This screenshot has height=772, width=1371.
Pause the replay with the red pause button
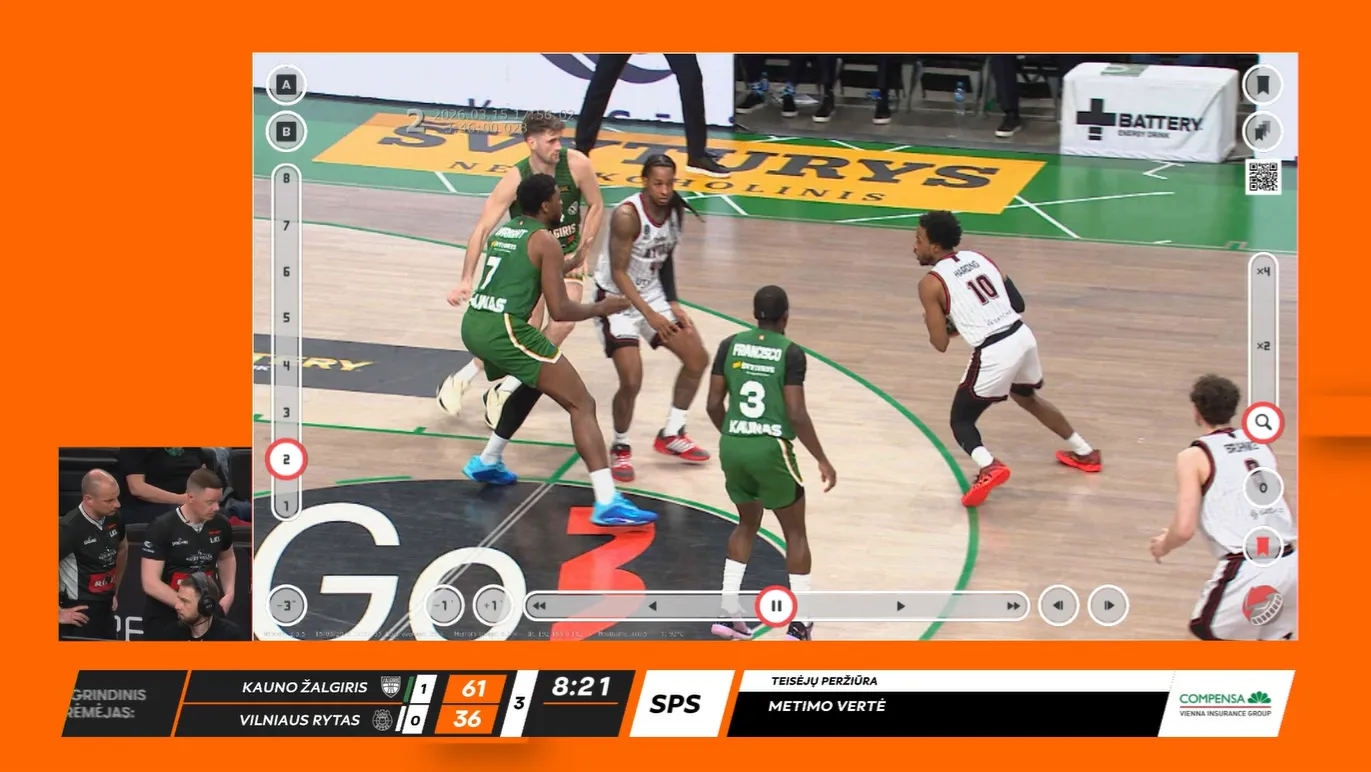(x=776, y=606)
